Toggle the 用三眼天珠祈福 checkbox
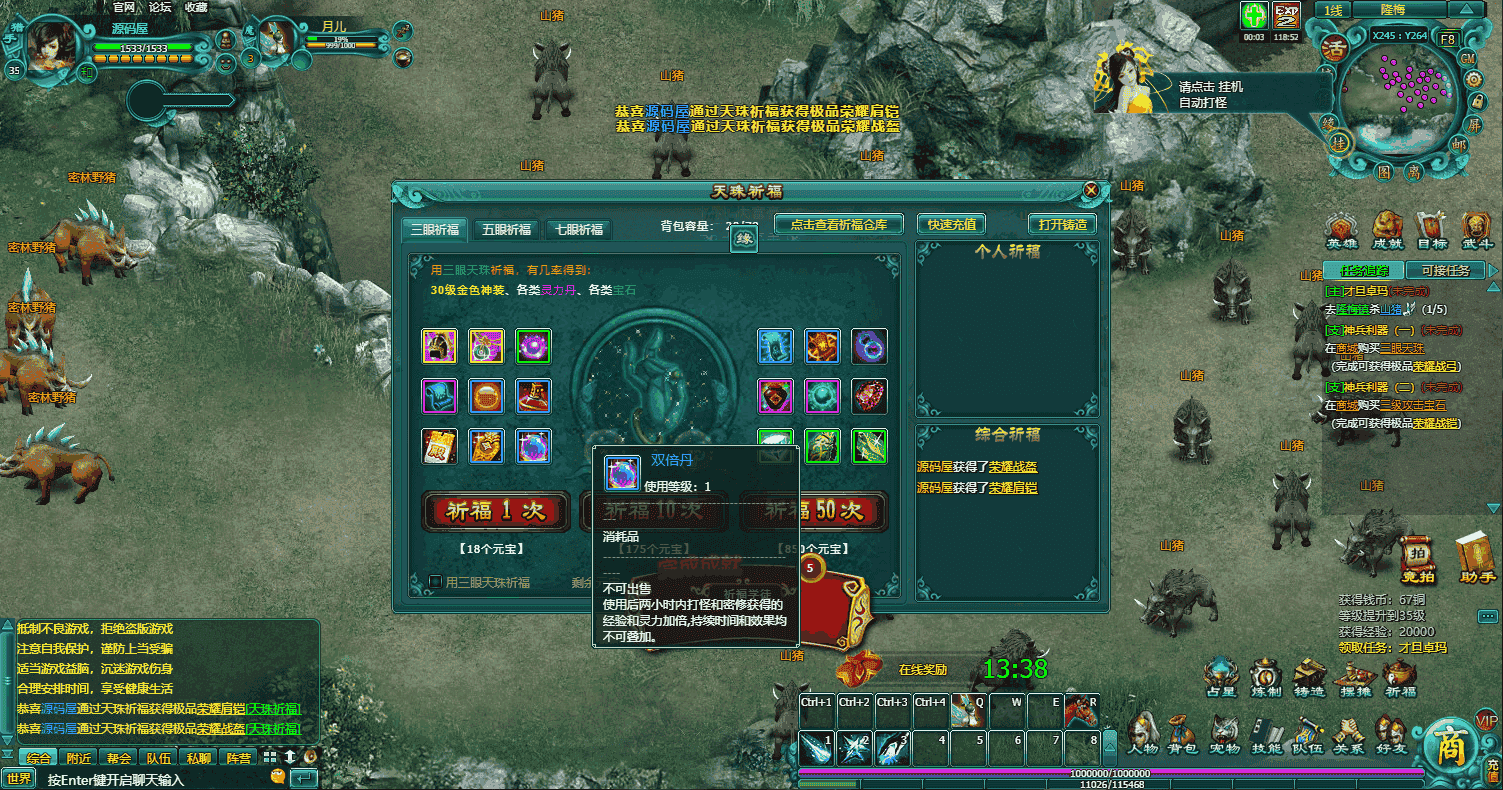Screen dimensions: 1503x790 click(436, 582)
